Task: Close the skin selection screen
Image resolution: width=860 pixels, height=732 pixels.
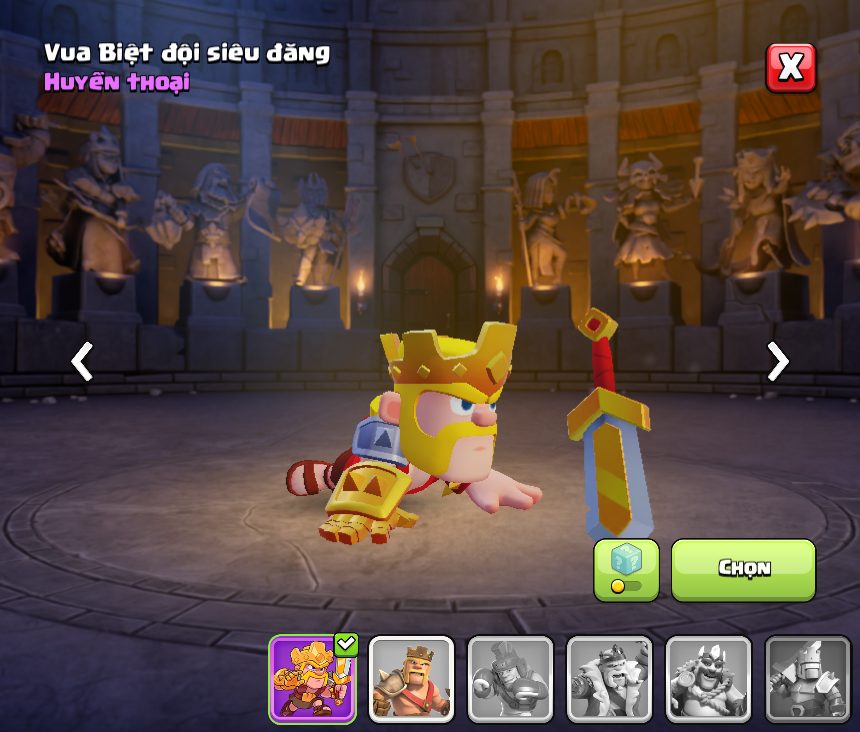Action: [790, 68]
